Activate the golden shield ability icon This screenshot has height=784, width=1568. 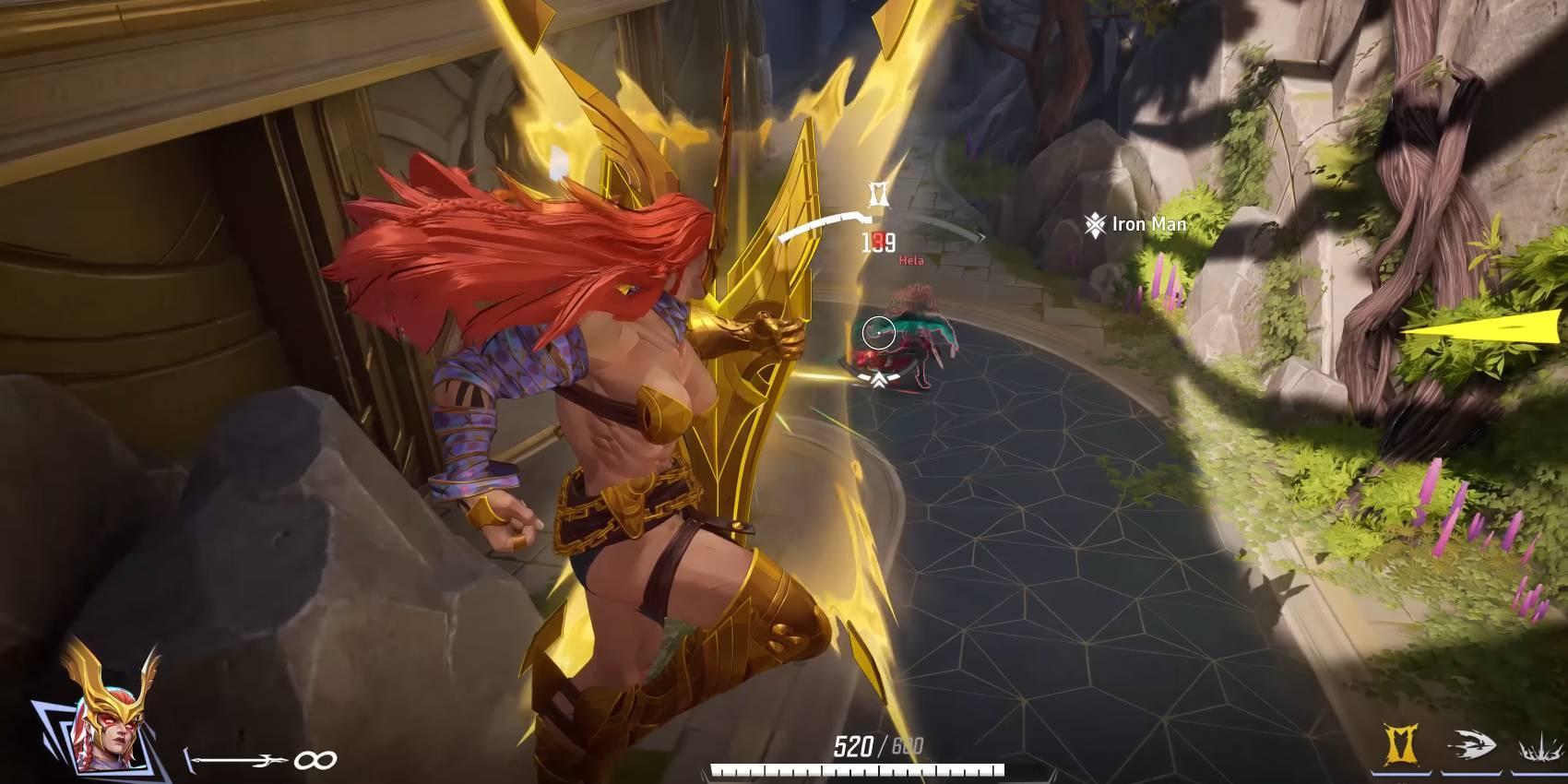pos(1401,743)
